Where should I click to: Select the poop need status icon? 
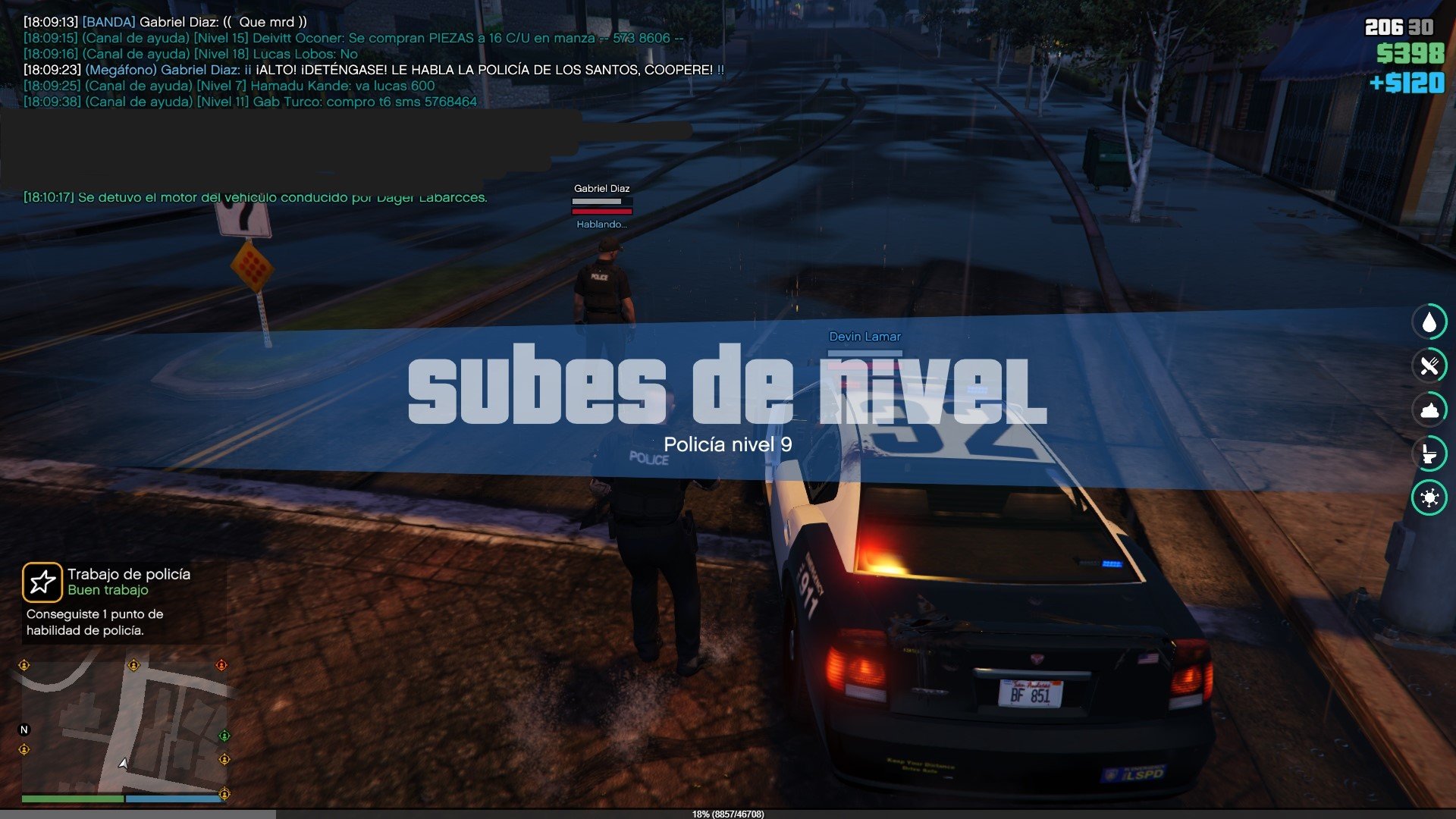tap(1429, 410)
